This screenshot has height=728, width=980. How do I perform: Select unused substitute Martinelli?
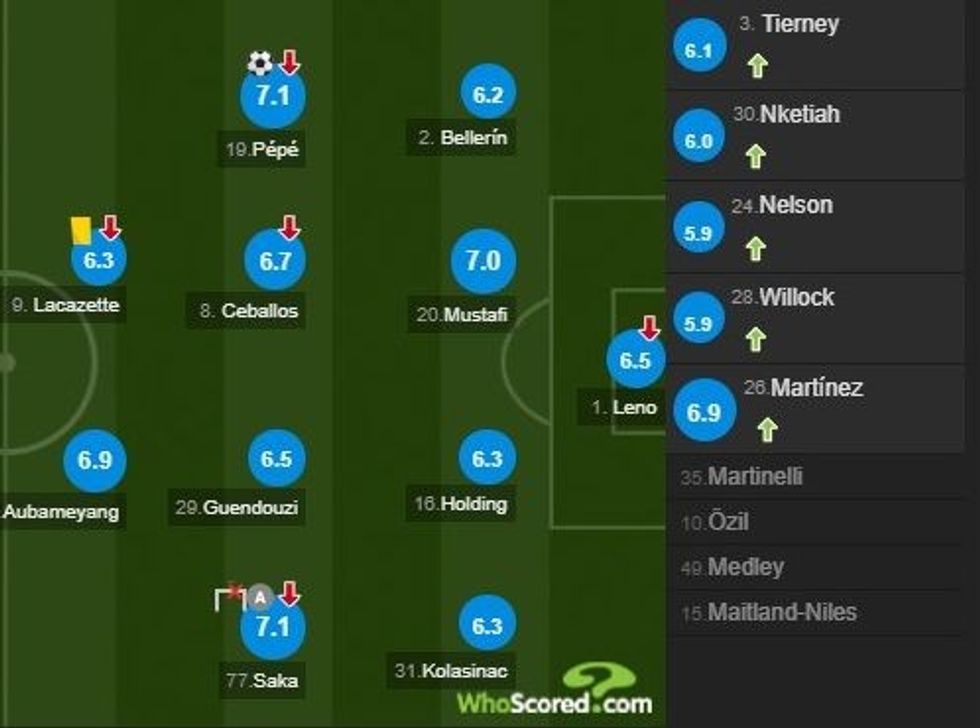click(755, 477)
